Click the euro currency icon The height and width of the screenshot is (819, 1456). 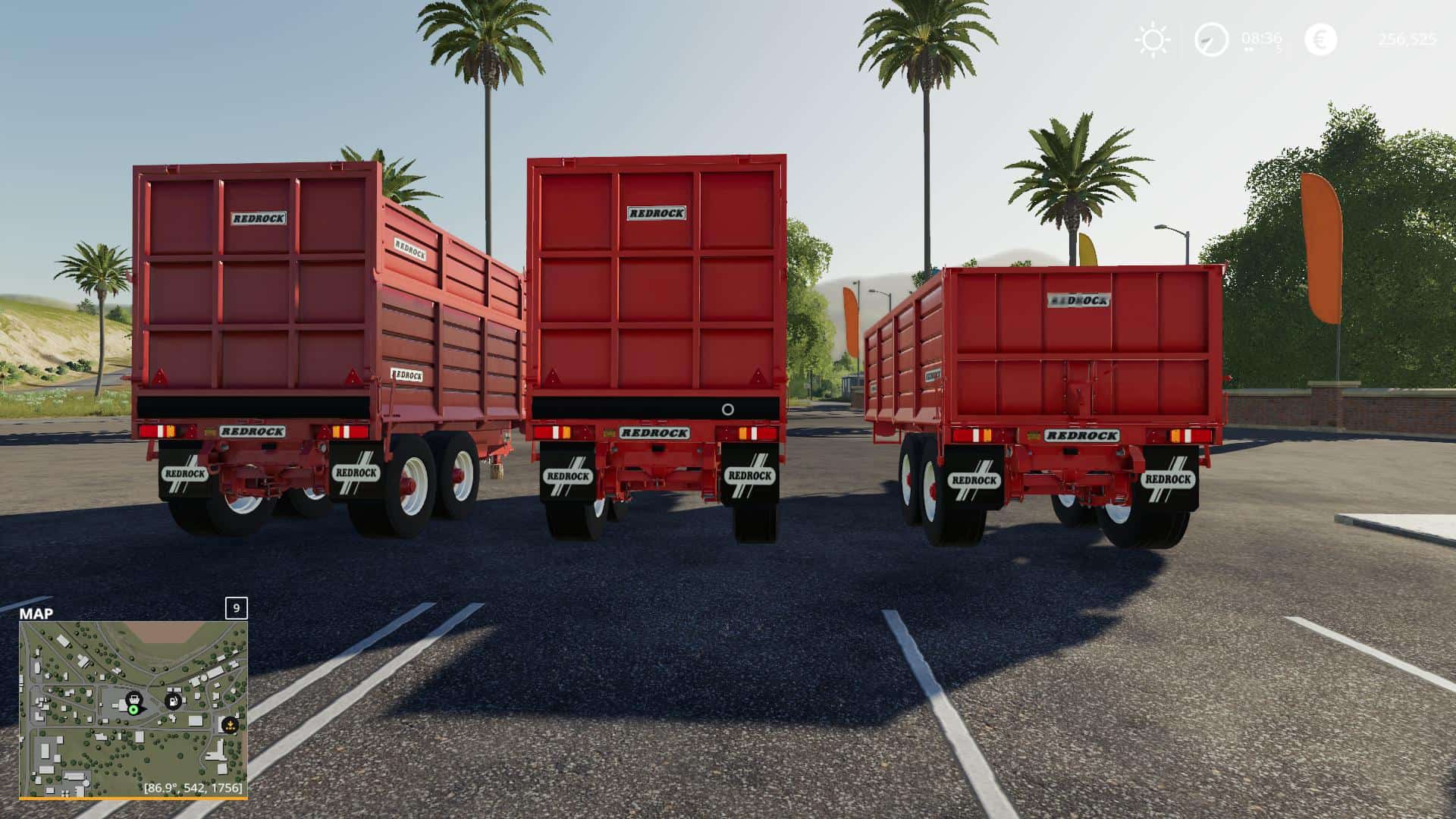[x=1320, y=39]
